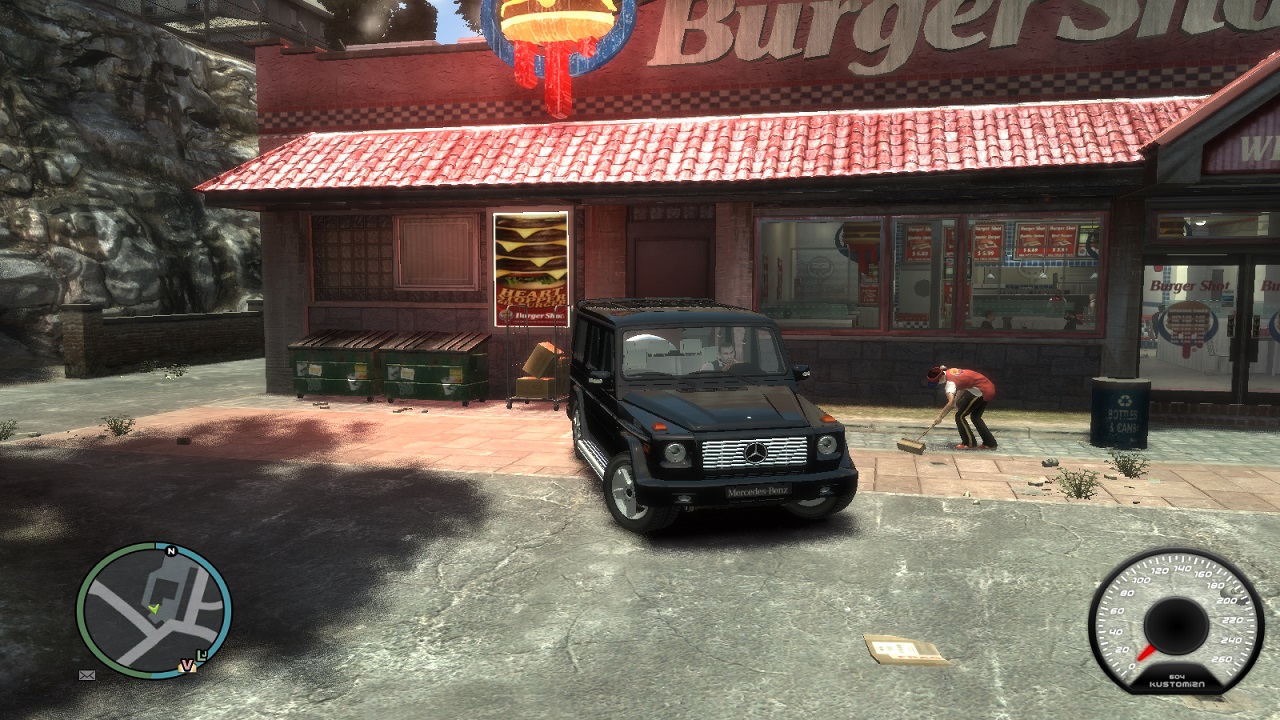Click the circular radar minimap
Viewport: 1280px width, 720px height.
point(154,610)
